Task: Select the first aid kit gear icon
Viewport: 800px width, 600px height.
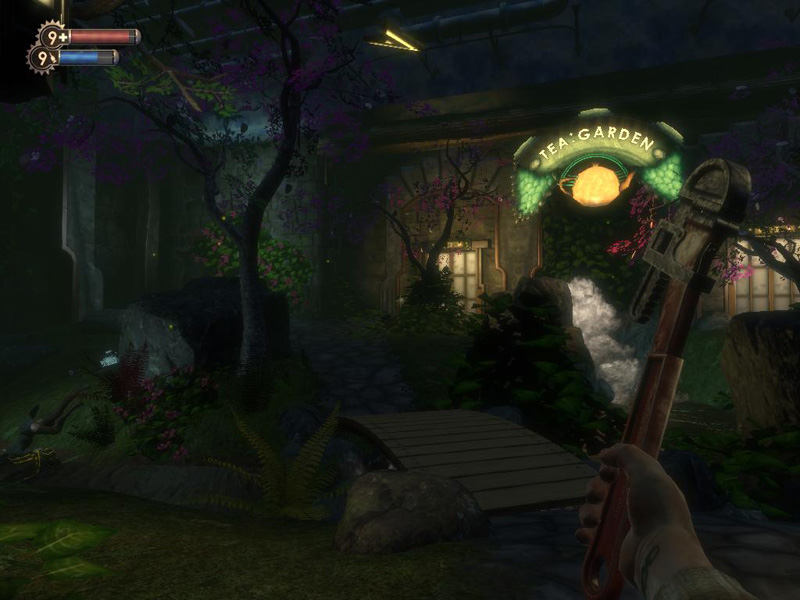Action: [52, 37]
